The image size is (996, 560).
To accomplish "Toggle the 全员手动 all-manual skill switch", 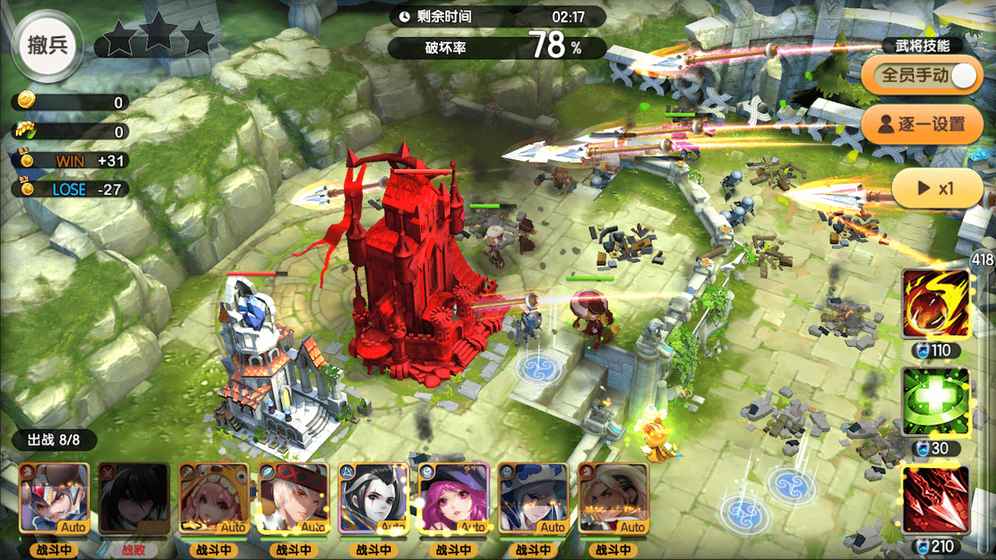I will [963, 76].
